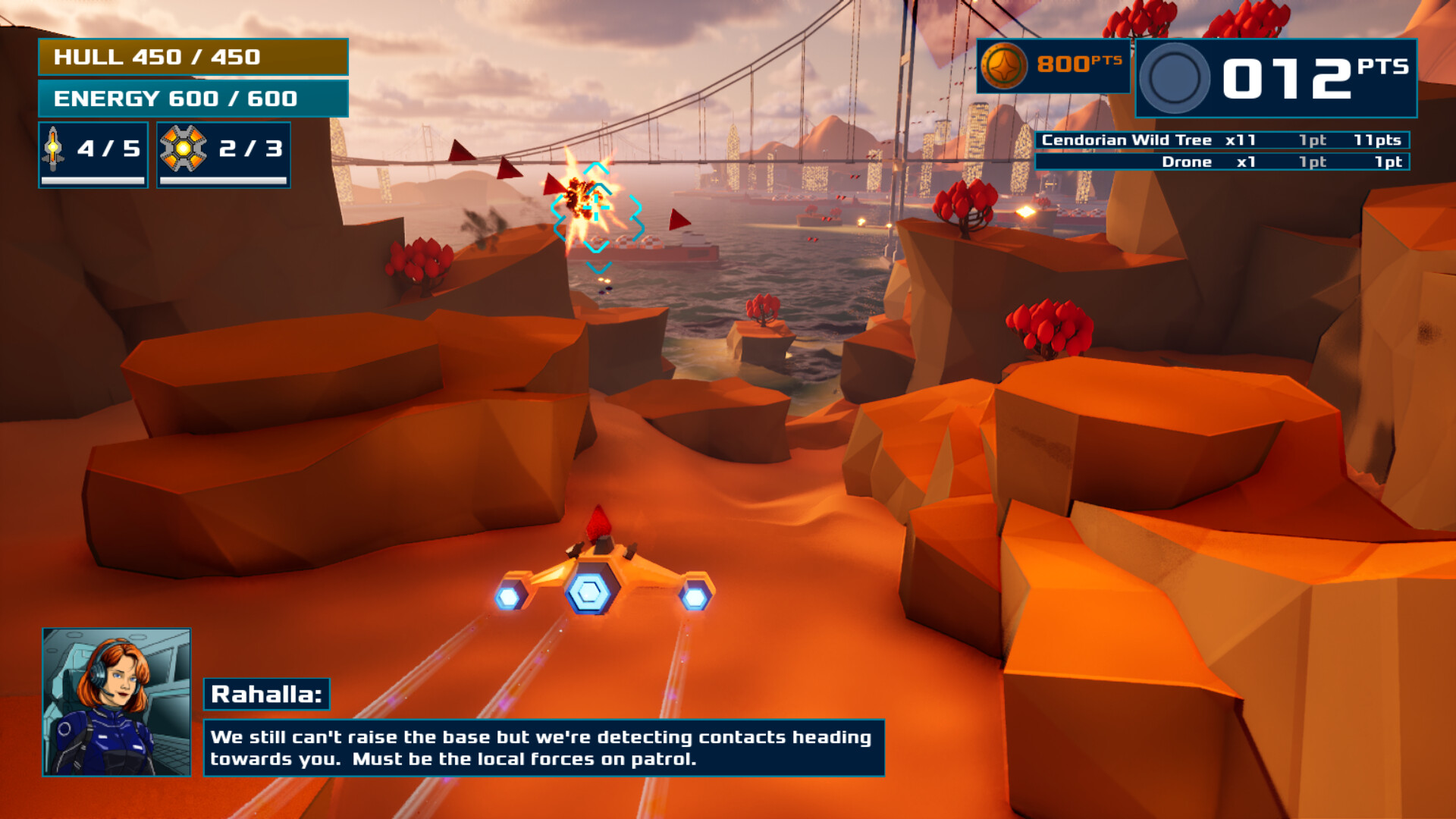Select the Drone score row
Image resolution: width=1456 pixels, height=819 pixels.
pos(1222,162)
